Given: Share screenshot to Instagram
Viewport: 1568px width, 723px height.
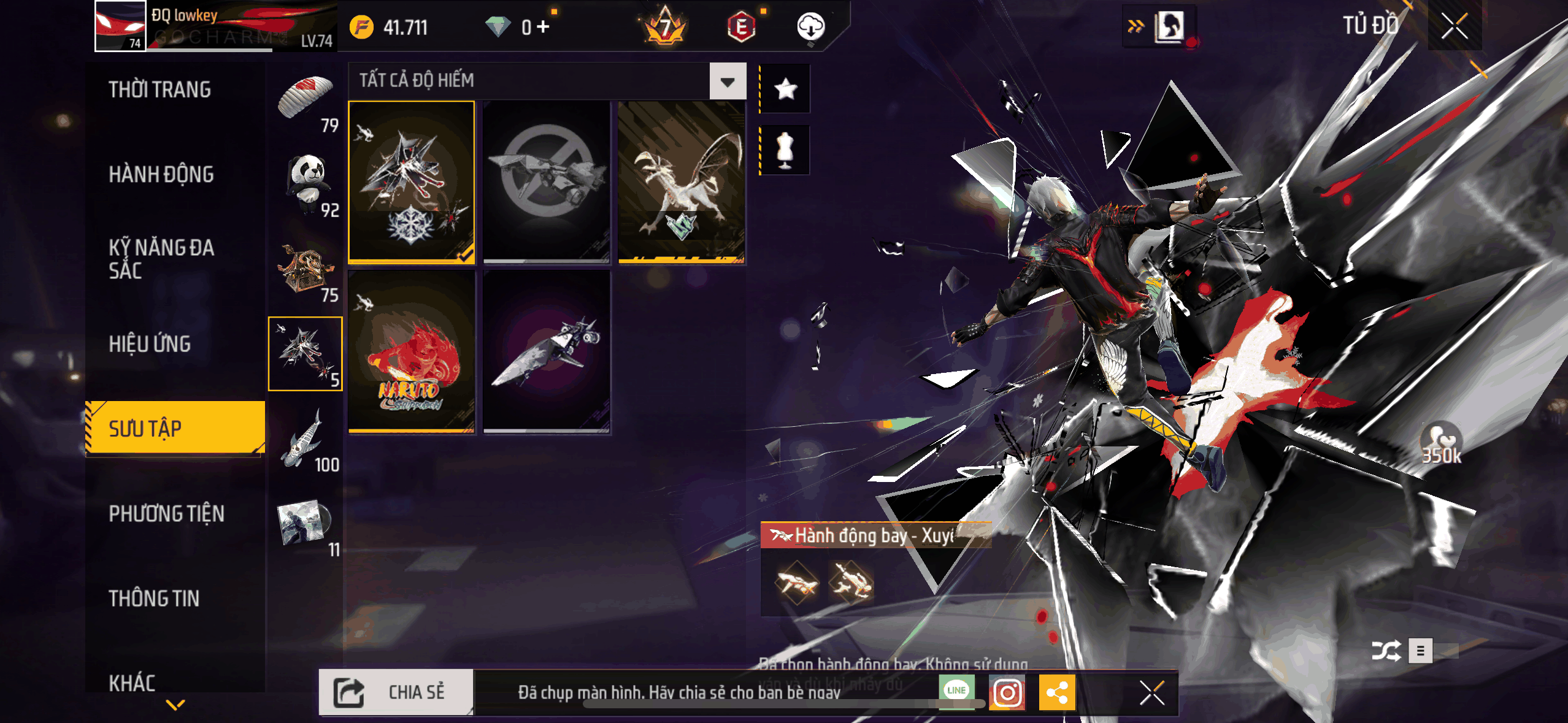Looking at the screenshot, I should click(1007, 693).
